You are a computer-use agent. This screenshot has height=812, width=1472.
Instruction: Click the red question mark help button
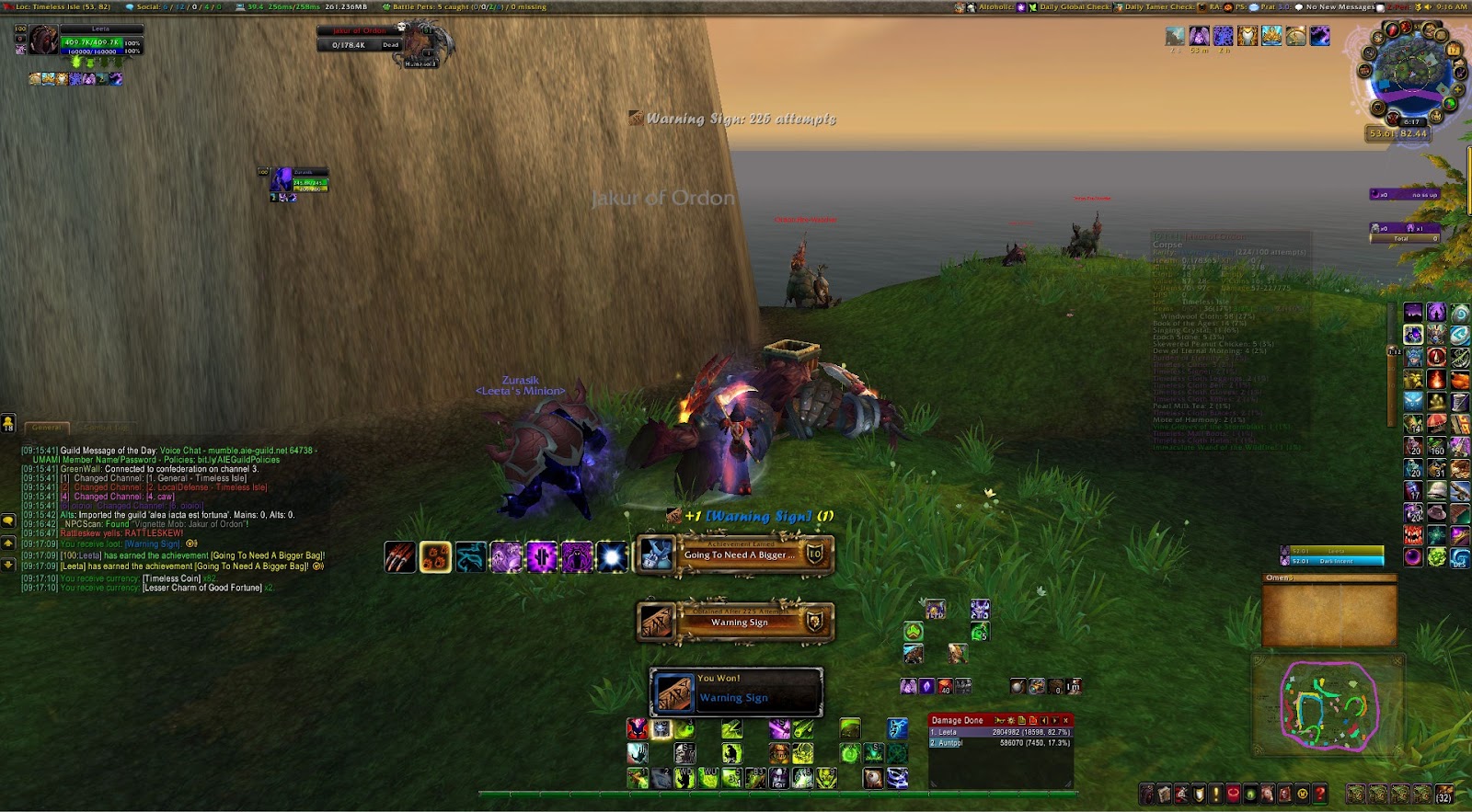1321,793
